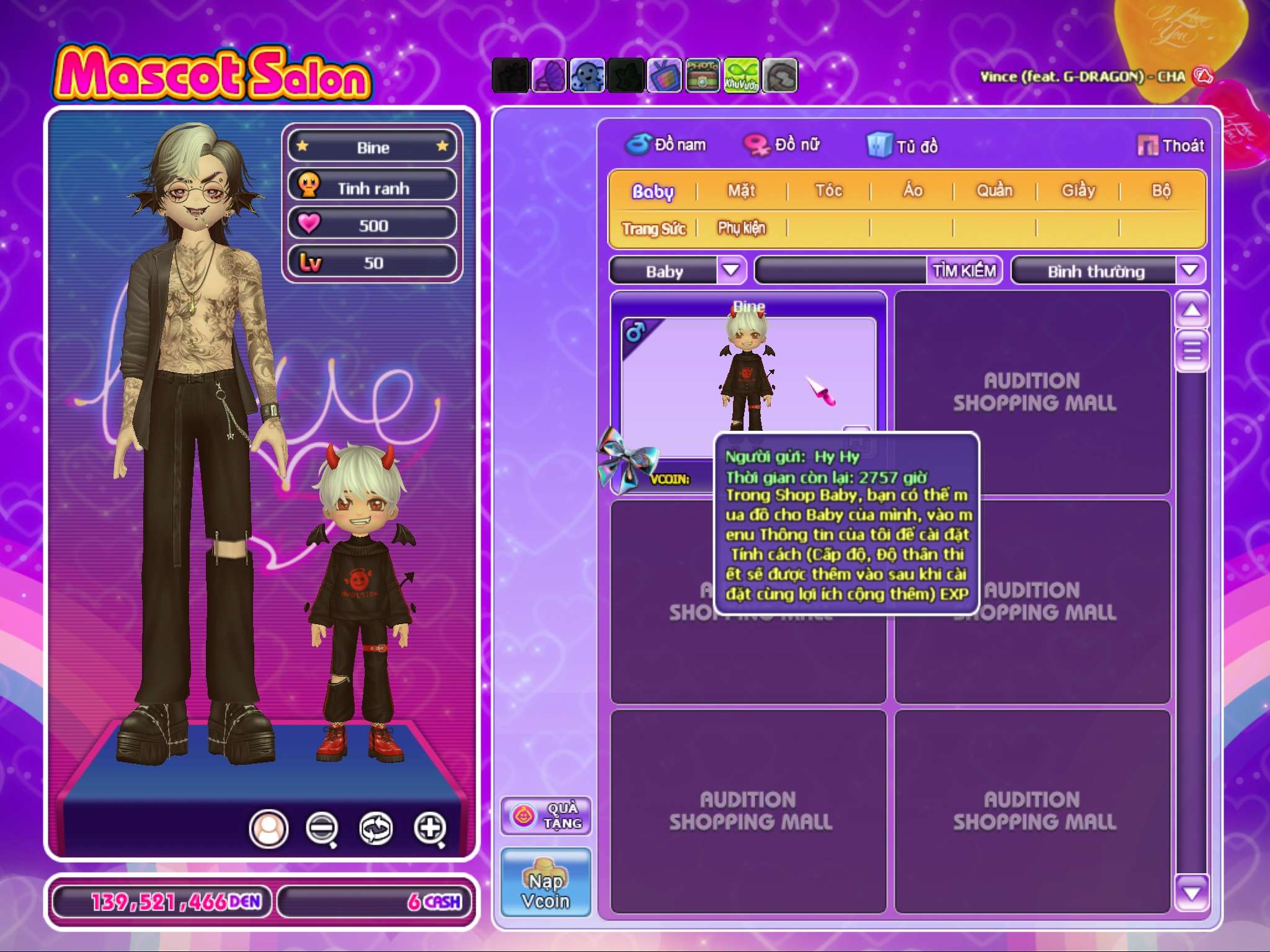Image resolution: width=1270 pixels, height=952 pixels.
Task: Exit the salon with Thoát
Action: 1171,146
